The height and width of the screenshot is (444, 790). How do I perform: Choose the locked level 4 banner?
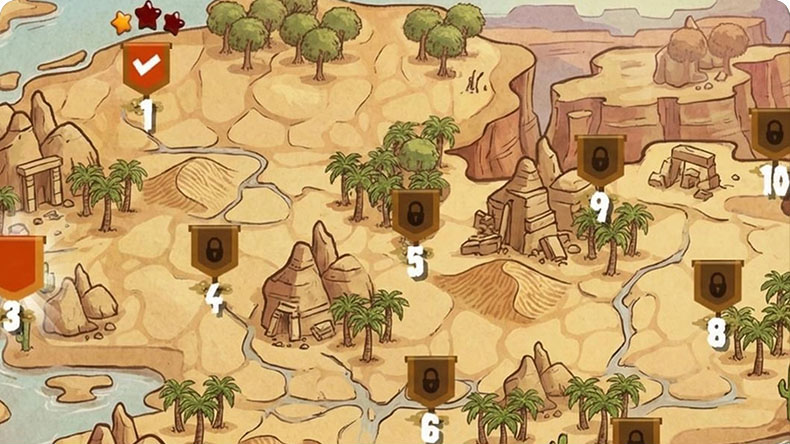tap(214, 250)
